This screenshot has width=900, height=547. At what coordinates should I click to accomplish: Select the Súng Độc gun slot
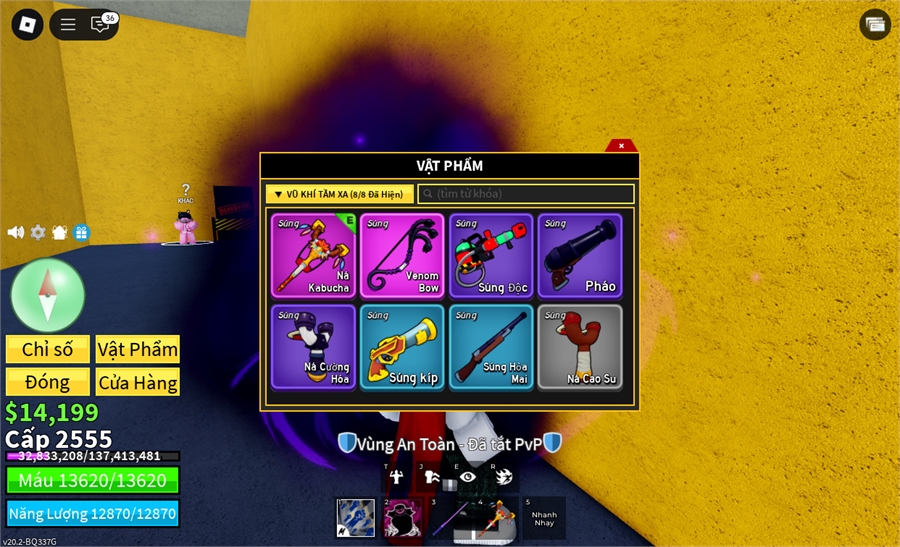pos(491,255)
